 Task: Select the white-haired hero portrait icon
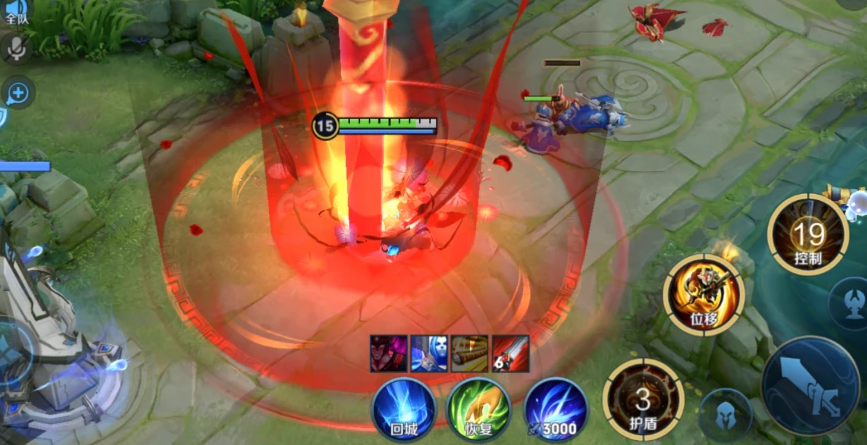click(x=429, y=354)
